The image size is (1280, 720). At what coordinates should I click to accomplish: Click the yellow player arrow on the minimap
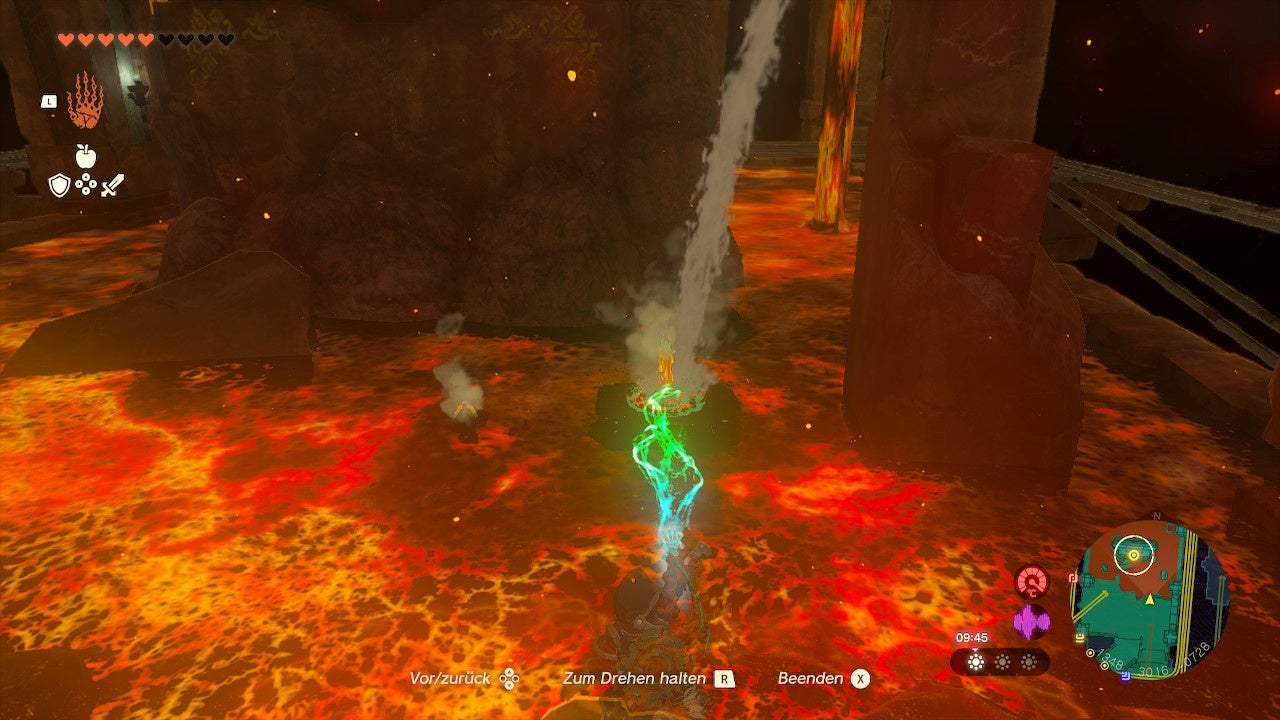(x=1150, y=598)
